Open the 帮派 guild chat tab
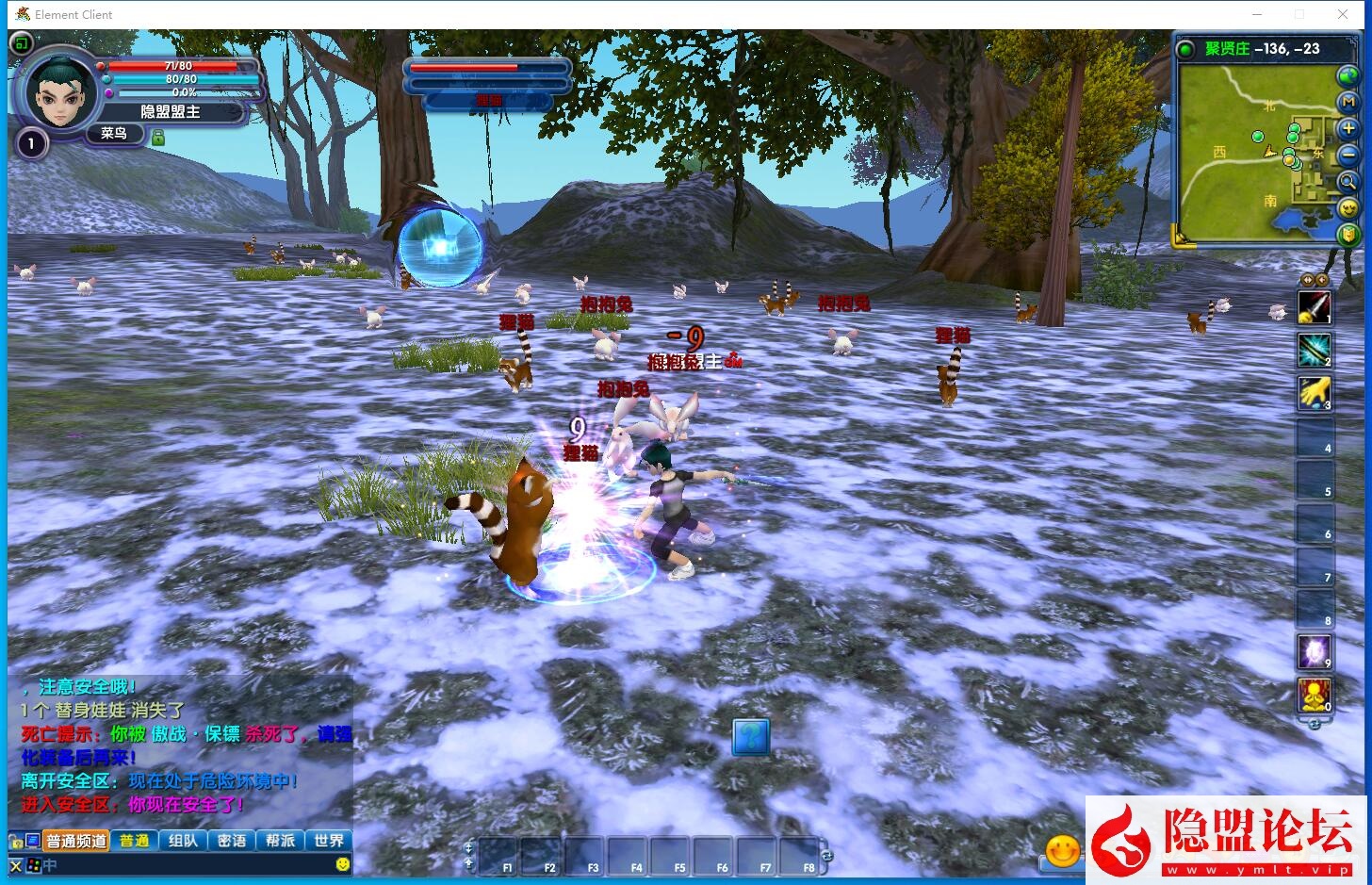Viewport: 1372px width, 885px height. 280,841
